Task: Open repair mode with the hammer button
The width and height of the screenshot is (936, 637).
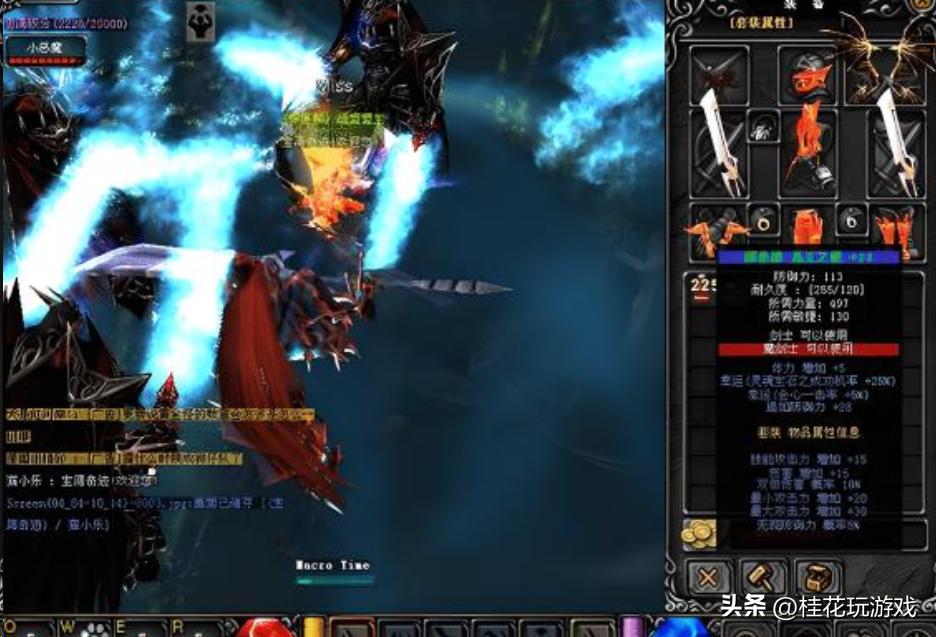Action: (x=762, y=578)
